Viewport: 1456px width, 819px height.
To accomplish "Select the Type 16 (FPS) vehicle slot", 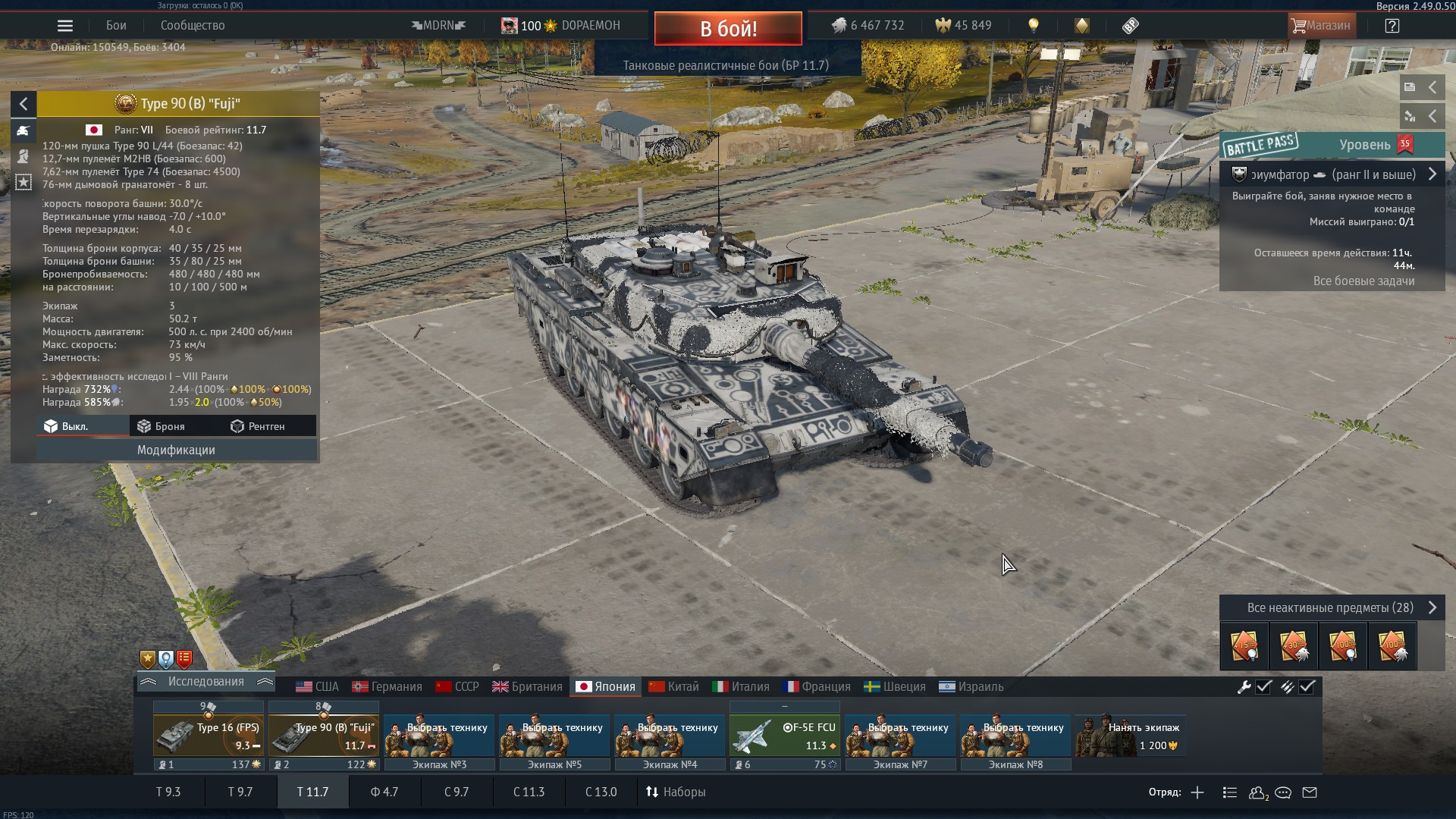I will pos(209,736).
